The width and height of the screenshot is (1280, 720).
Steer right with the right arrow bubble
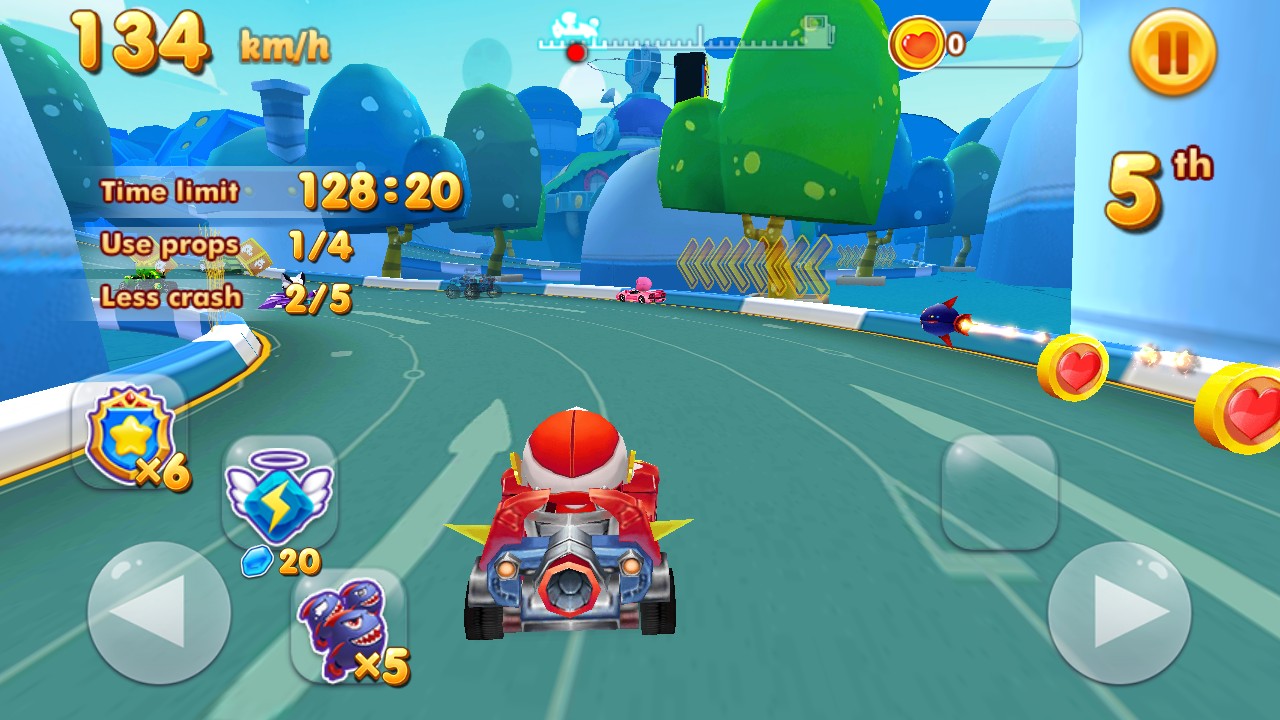pos(1119,613)
